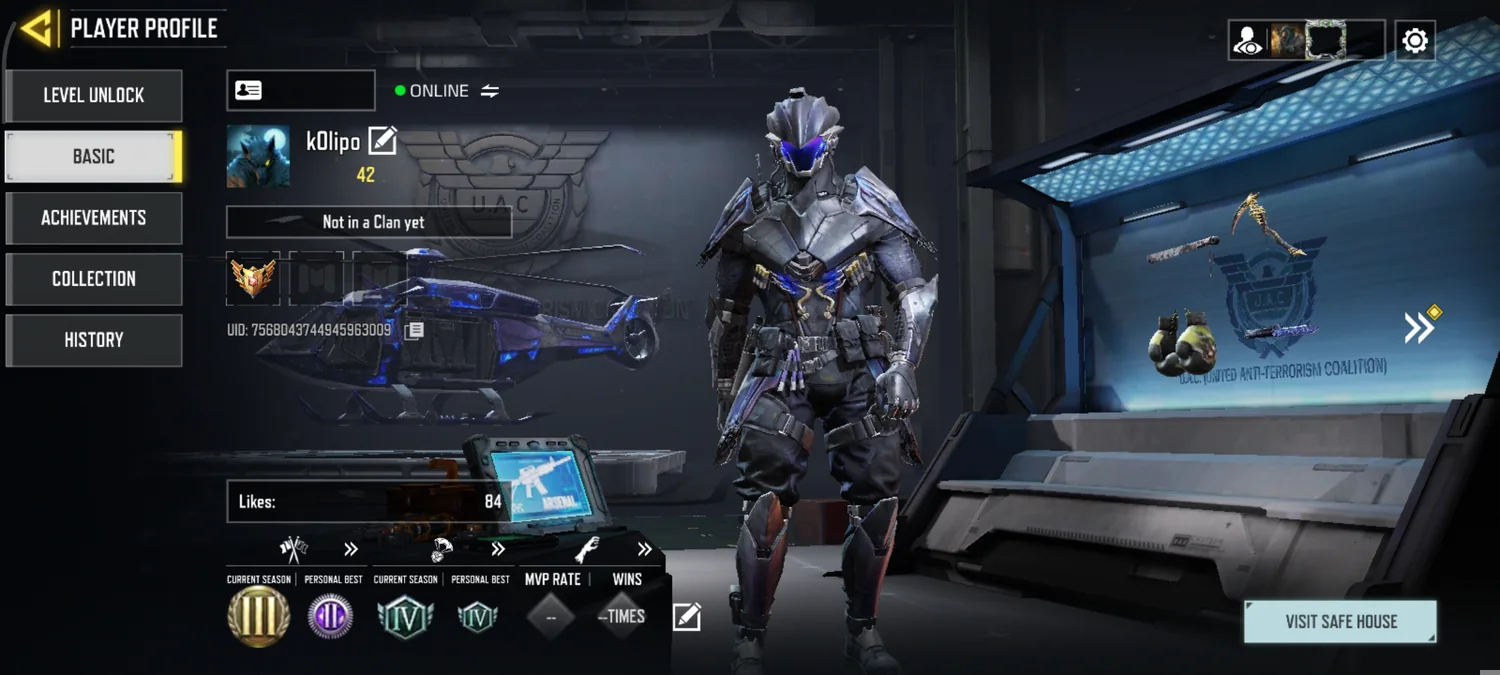Tap the Not in a Clan yet bar
Image resolution: width=1500 pixels, height=675 pixels.
coord(369,222)
